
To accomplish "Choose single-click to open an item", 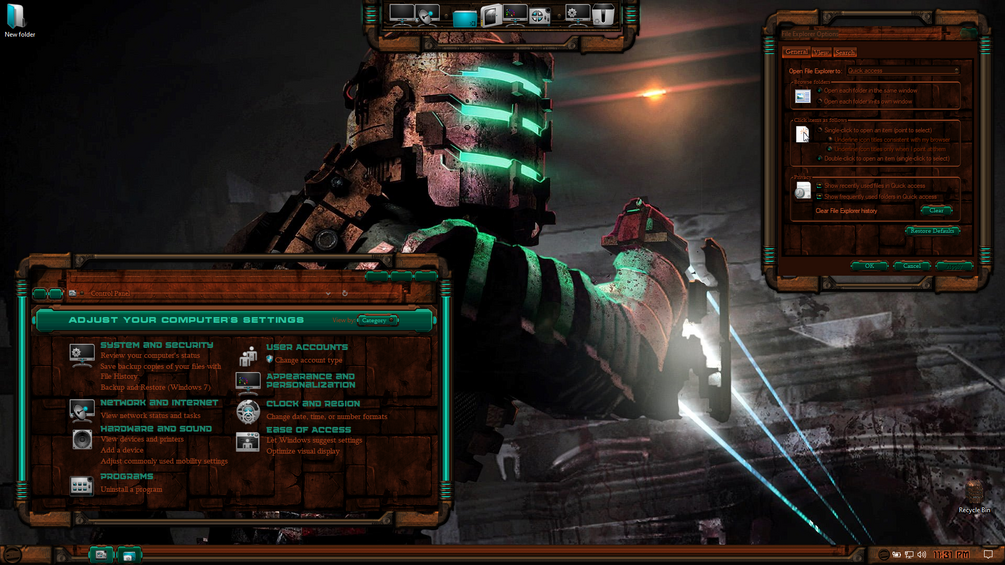I will click(x=820, y=130).
